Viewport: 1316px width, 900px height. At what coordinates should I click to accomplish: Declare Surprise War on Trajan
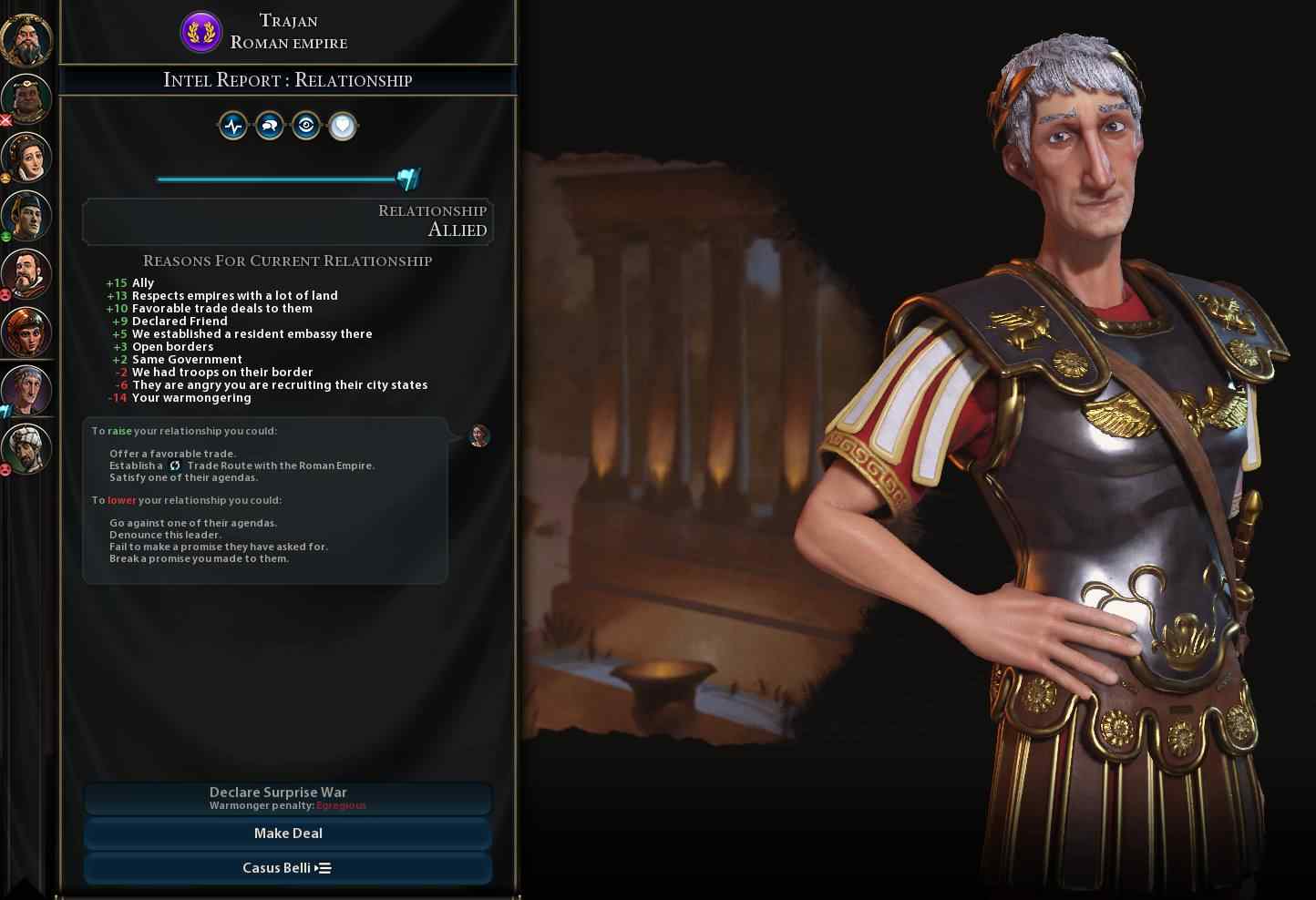[287, 798]
